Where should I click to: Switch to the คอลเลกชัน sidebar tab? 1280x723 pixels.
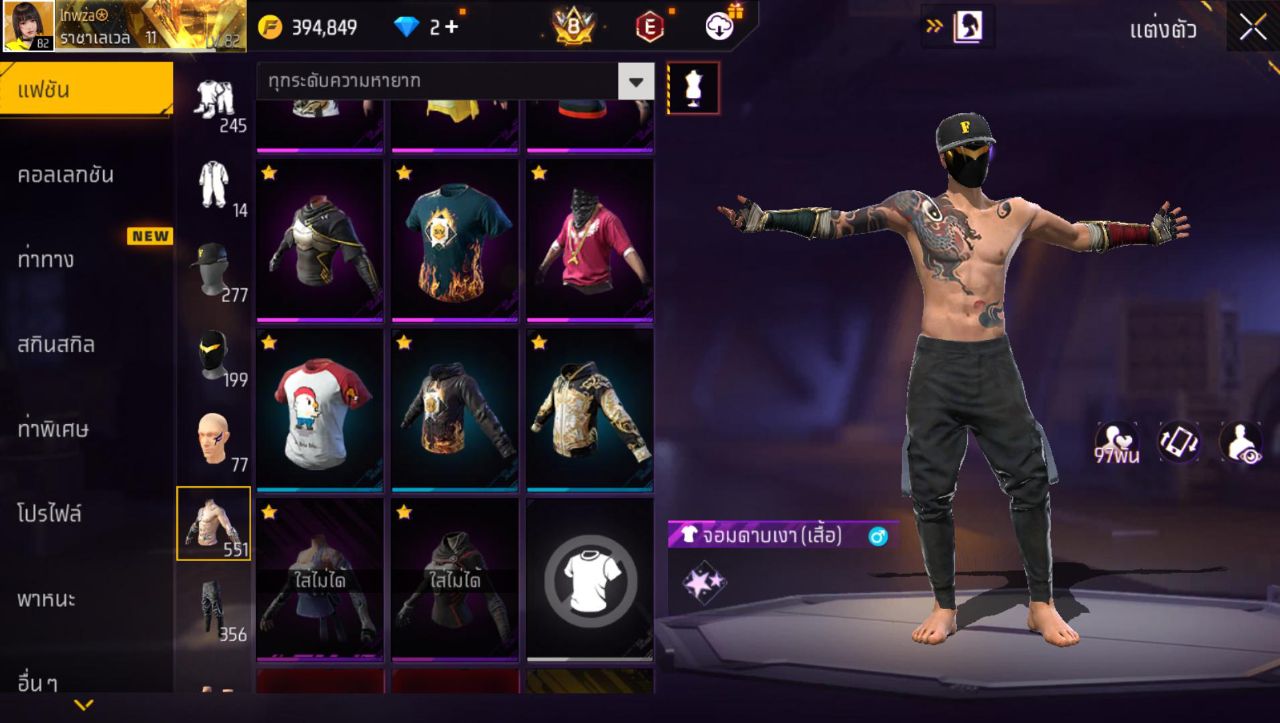[64, 173]
